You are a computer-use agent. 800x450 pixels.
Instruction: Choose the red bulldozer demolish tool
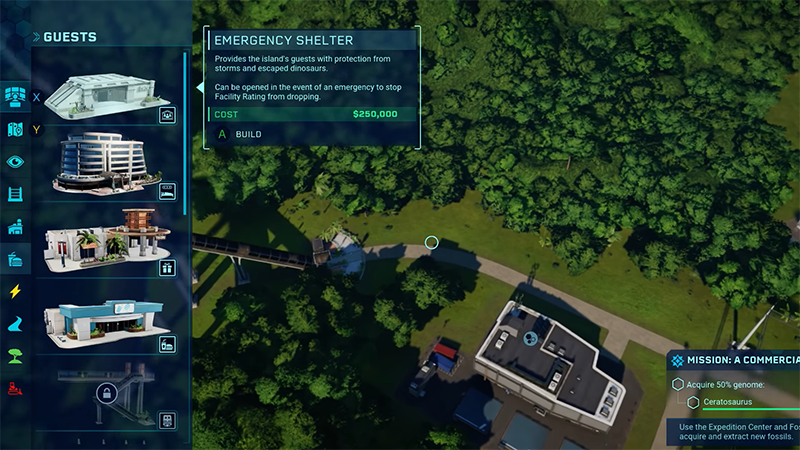coord(15,388)
